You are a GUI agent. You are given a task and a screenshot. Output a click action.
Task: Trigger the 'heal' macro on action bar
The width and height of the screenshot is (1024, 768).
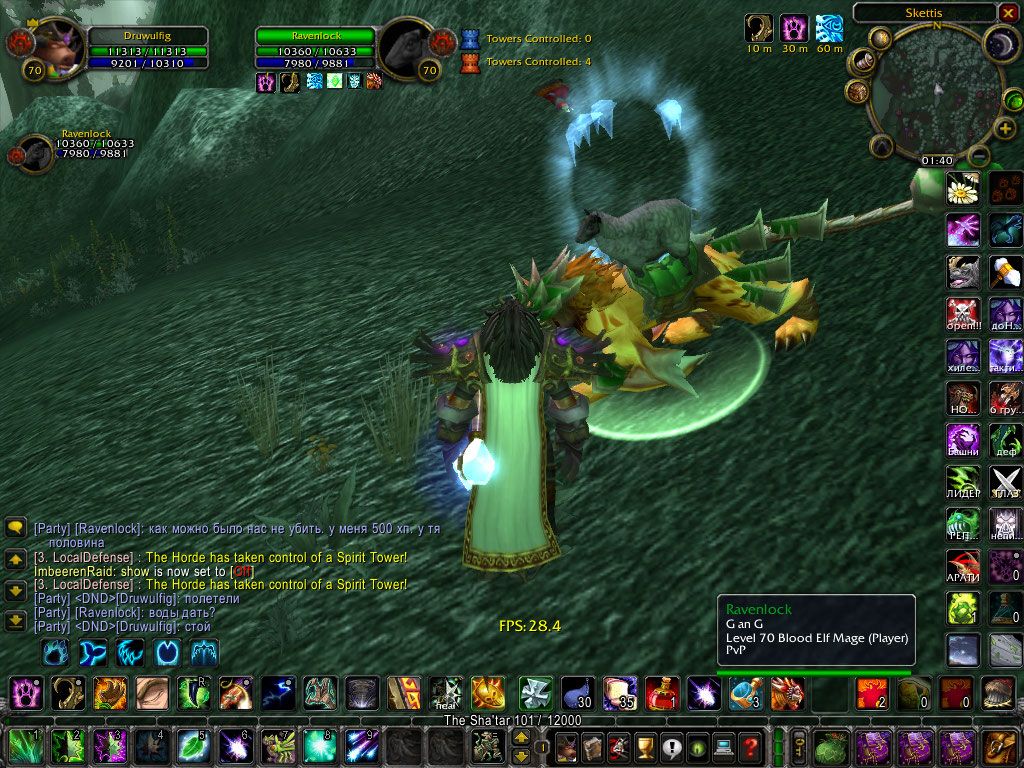click(445, 693)
